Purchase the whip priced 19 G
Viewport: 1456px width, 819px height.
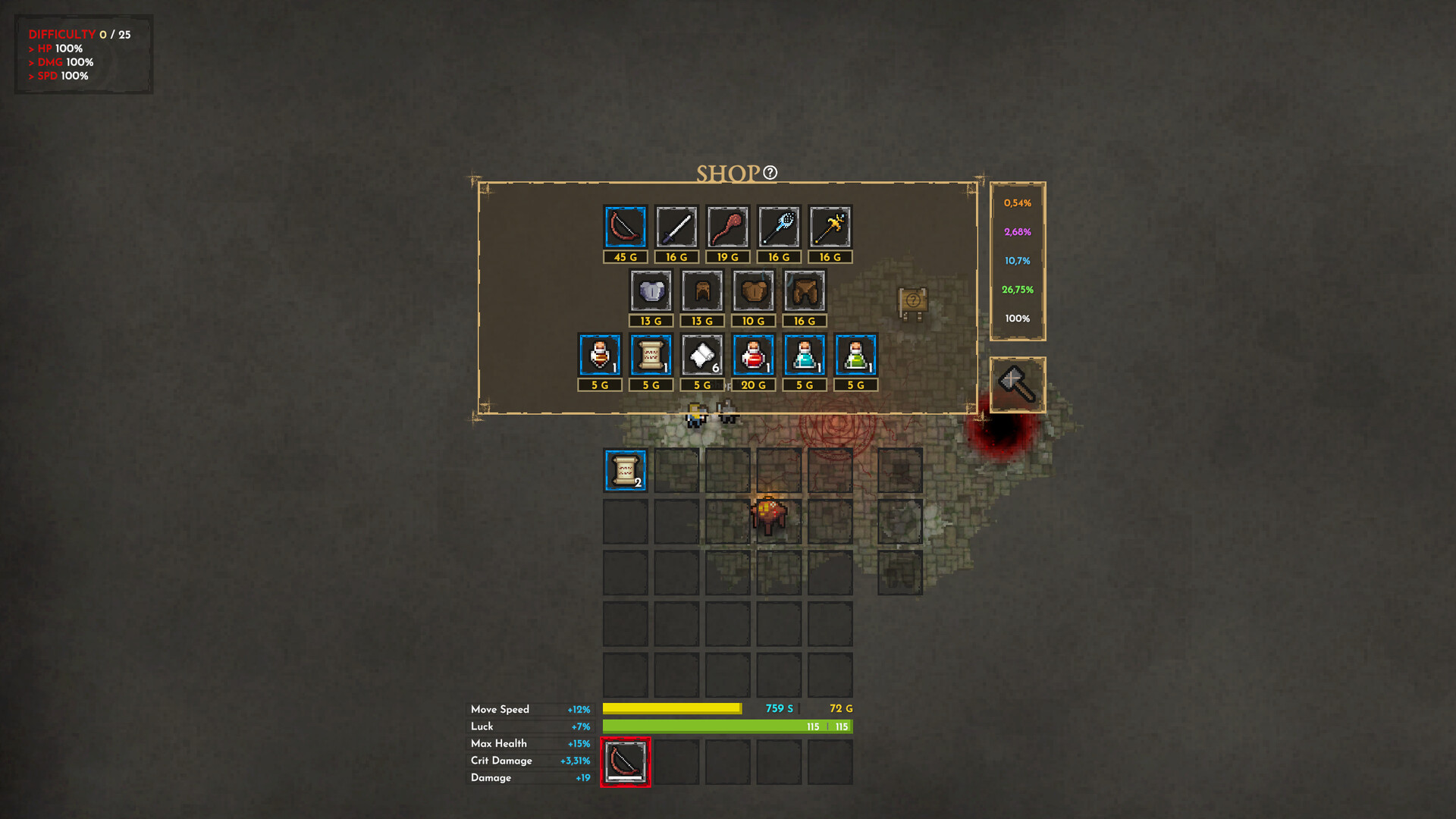[726, 227]
